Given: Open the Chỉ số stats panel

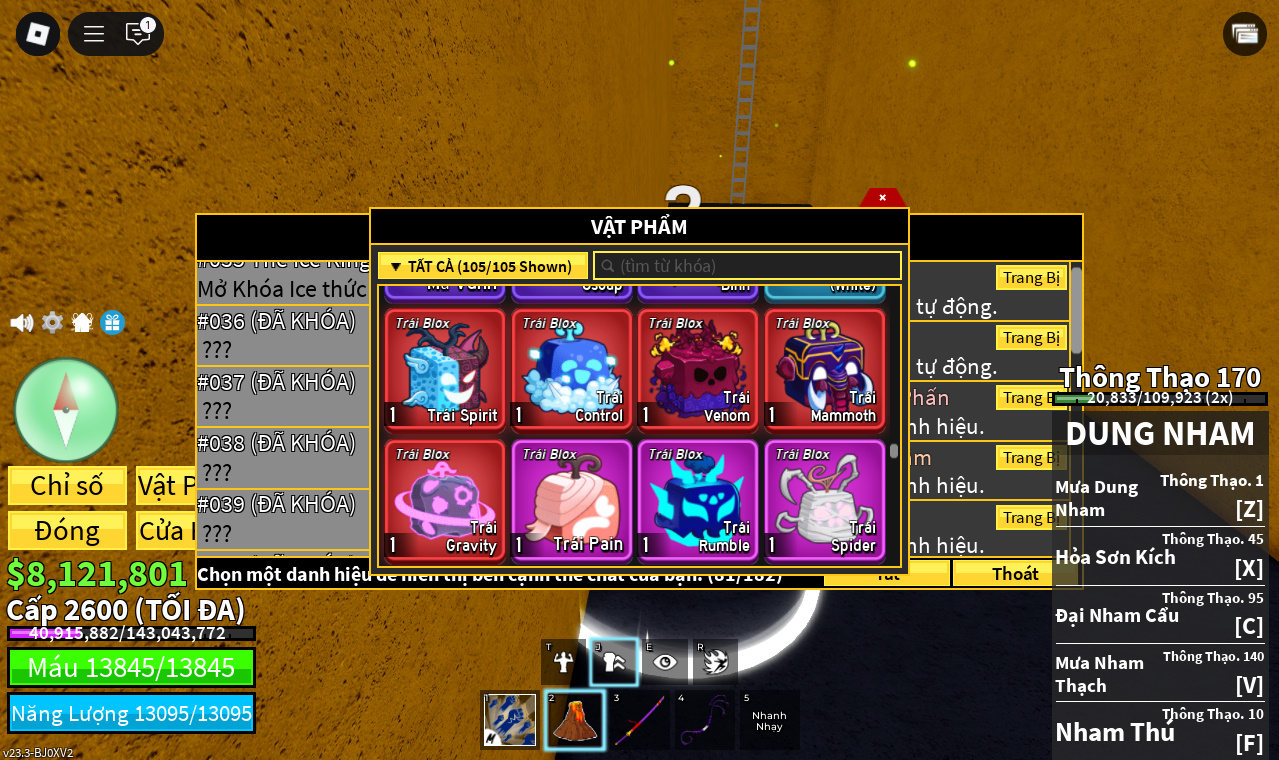Looking at the screenshot, I should (67, 485).
